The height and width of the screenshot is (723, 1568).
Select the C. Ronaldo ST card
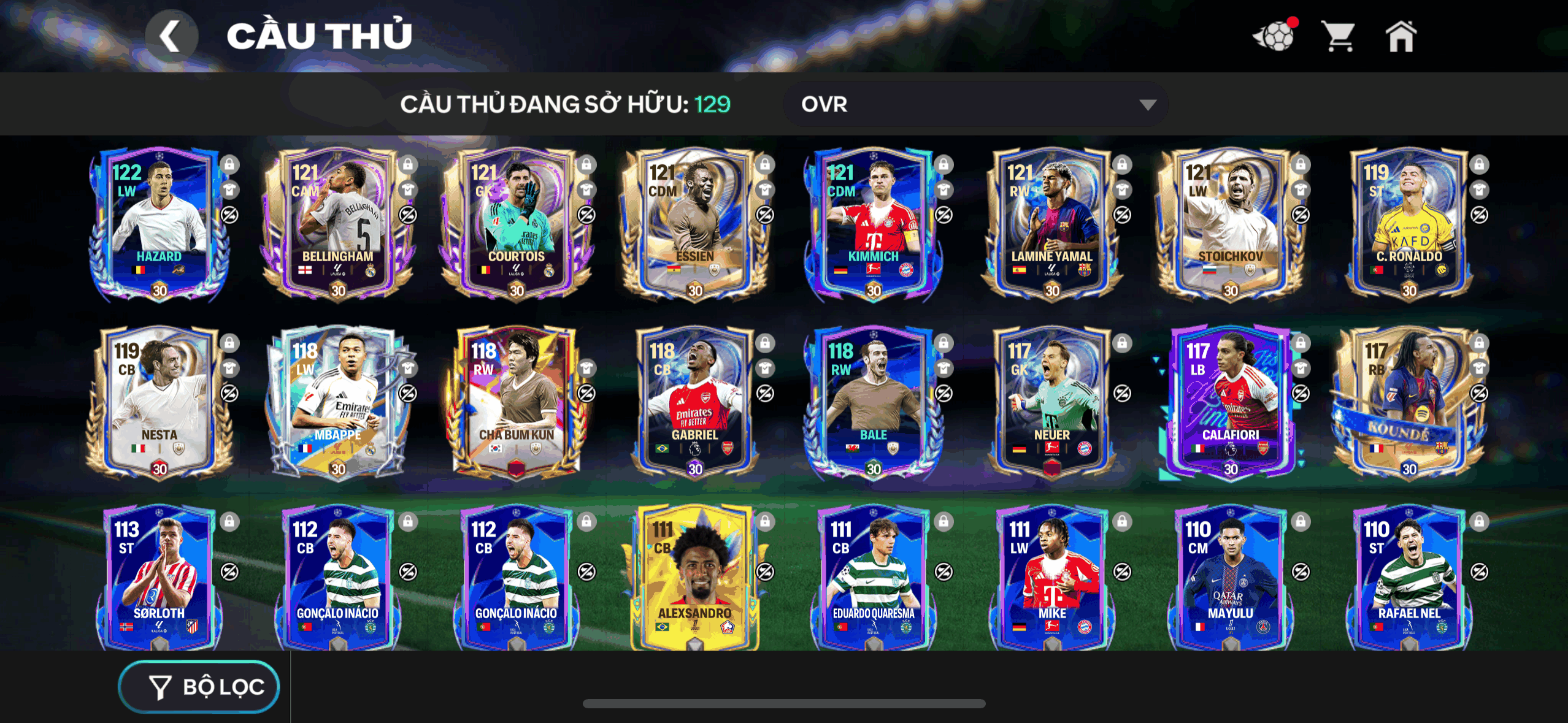[x=1409, y=224]
